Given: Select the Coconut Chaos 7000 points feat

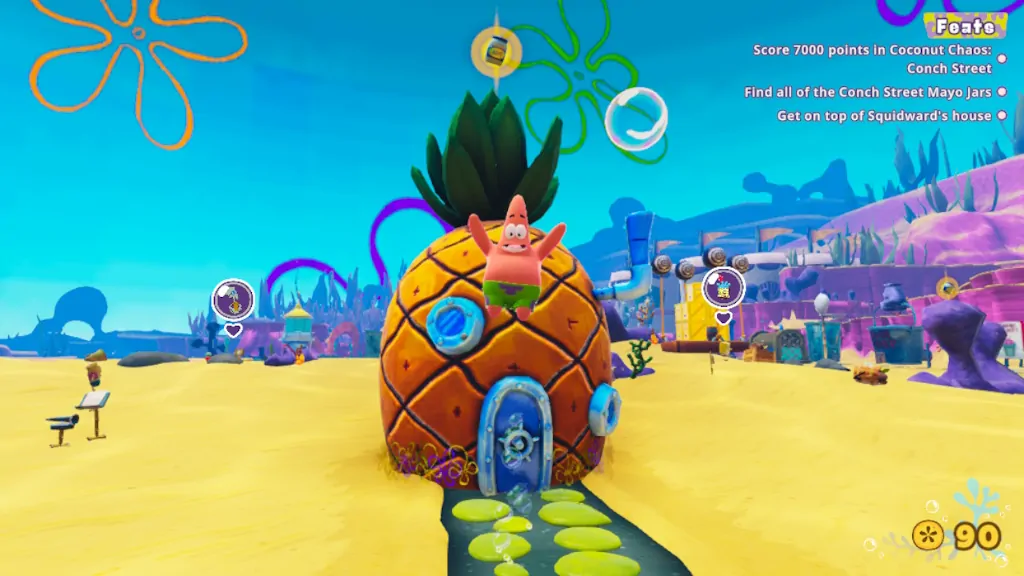Looking at the screenshot, I should pos(872,59).
